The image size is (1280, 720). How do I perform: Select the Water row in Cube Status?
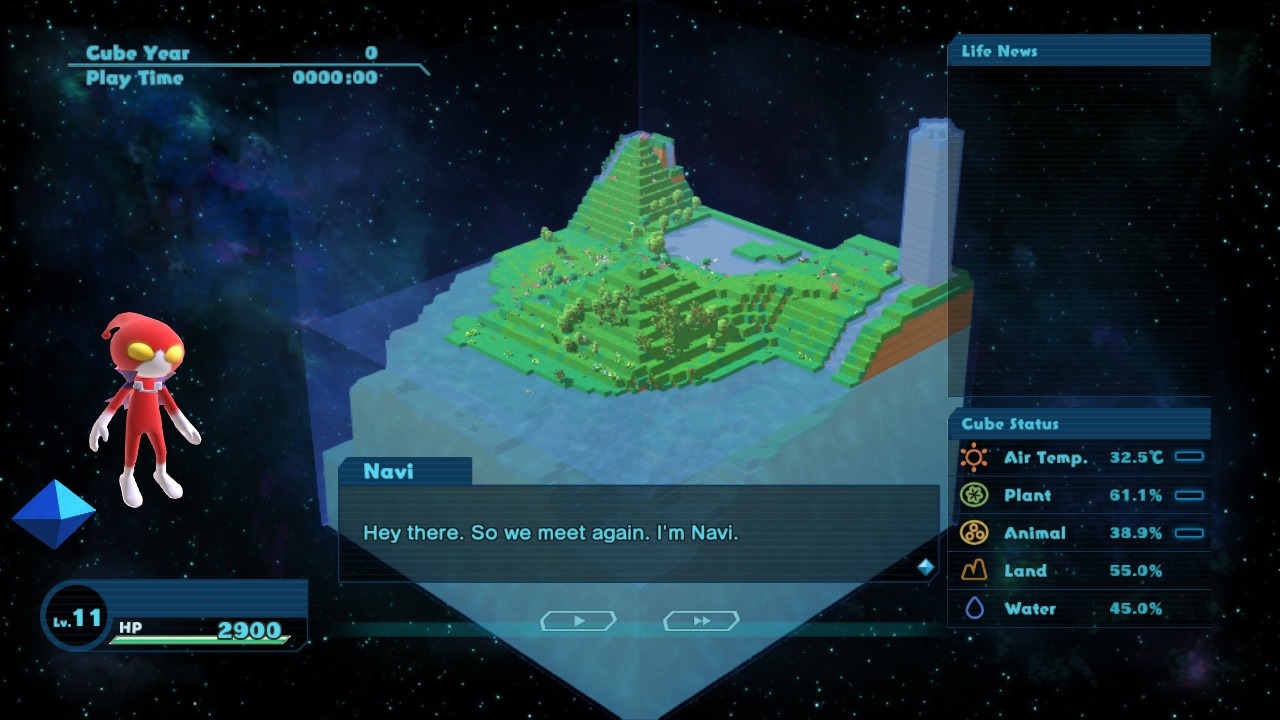tap(1078, 608)
